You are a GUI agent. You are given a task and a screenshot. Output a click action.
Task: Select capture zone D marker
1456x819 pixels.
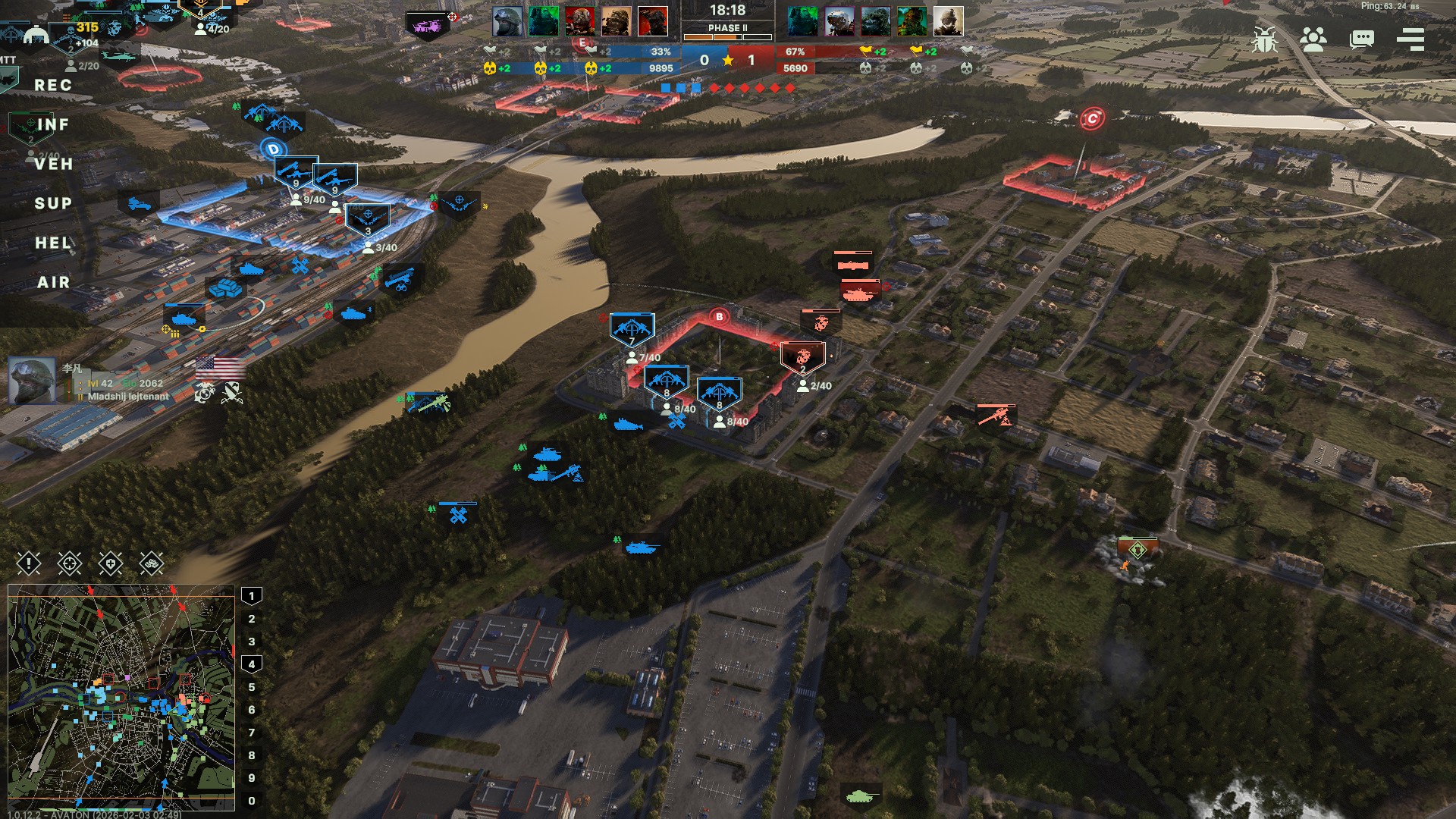click(x=274, y=149)
